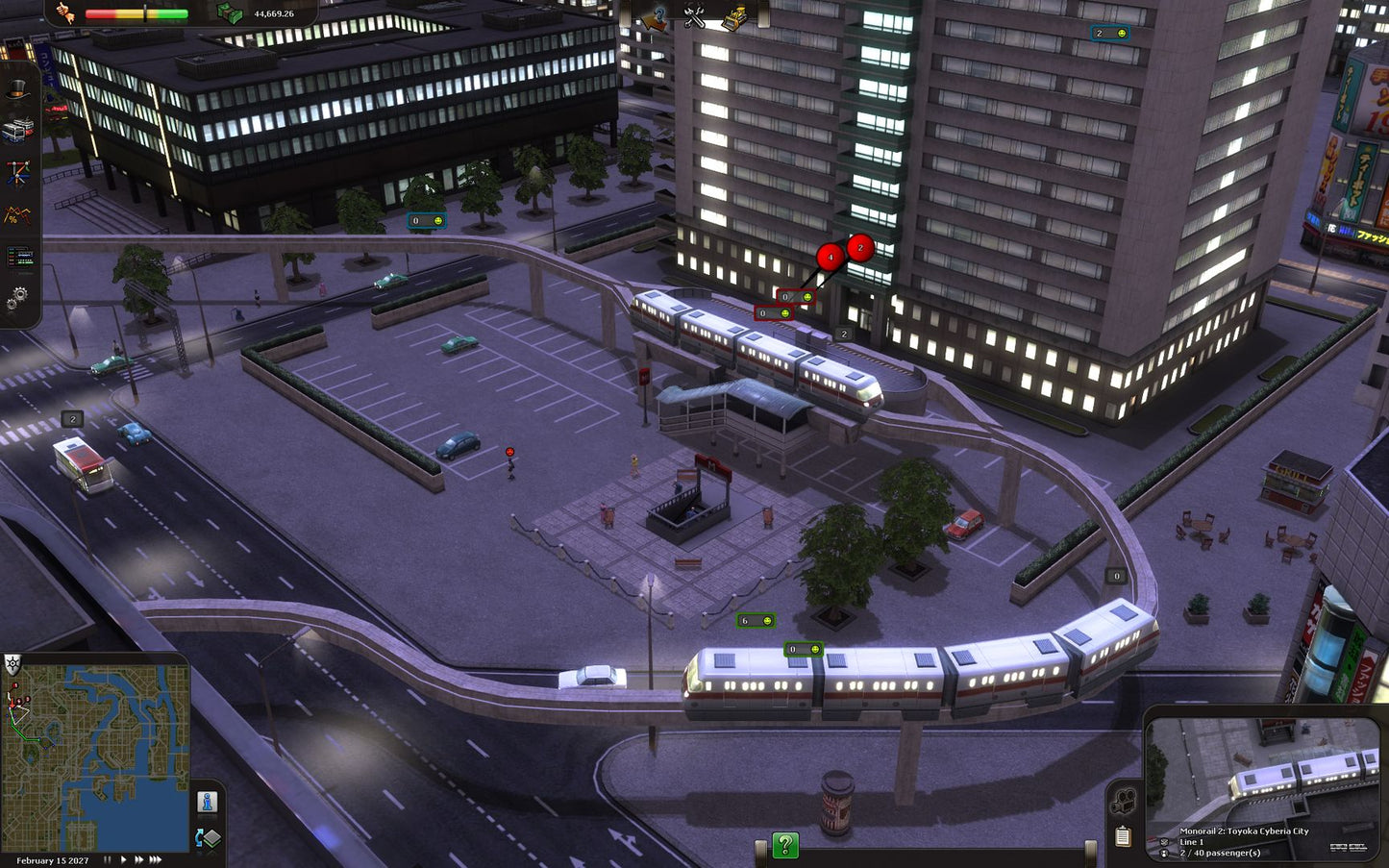Switch the map layer view
The width and height of the screenshot is (1389, 868).
pyautogui.click(x=207, y=838)
